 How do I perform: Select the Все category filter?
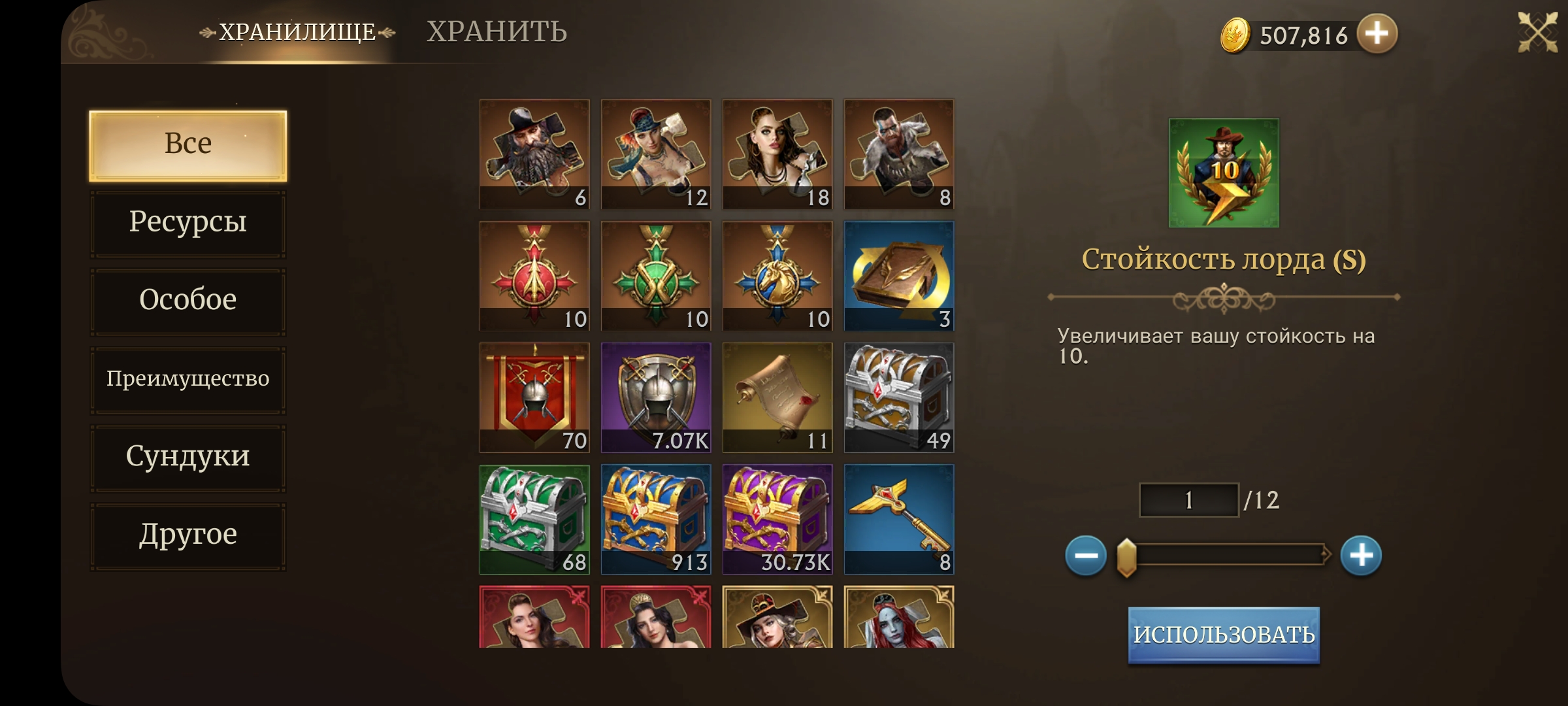click(x=188, y=145)
